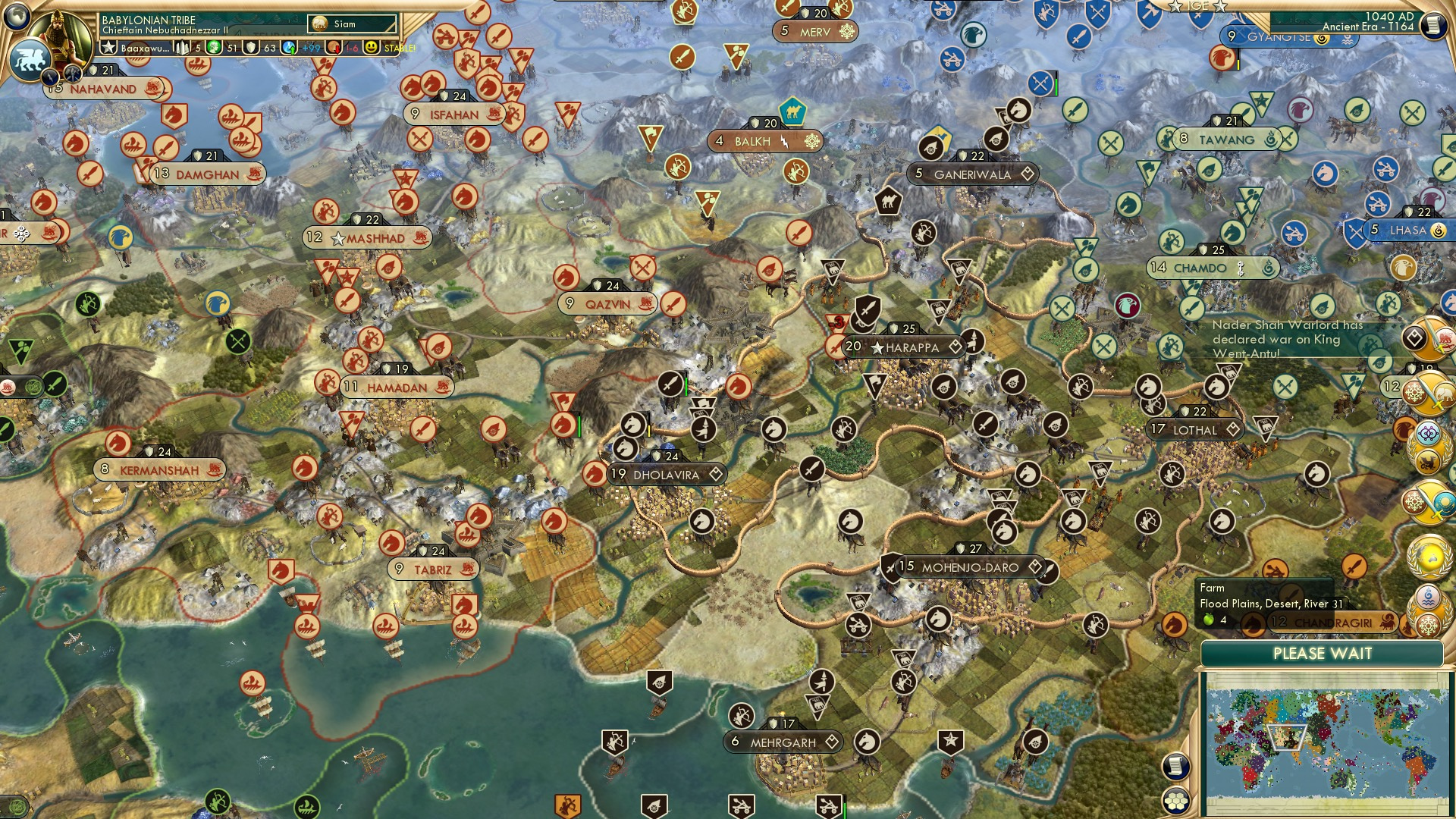Click the smiley face STABLE happiness indicator
The width and height of the screenshot is (1456, 819).
click(372, 49)
